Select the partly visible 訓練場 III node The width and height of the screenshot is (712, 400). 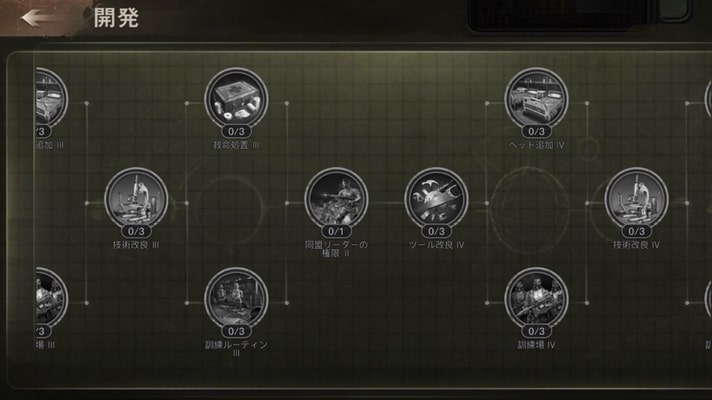click(x=48, y=299)
